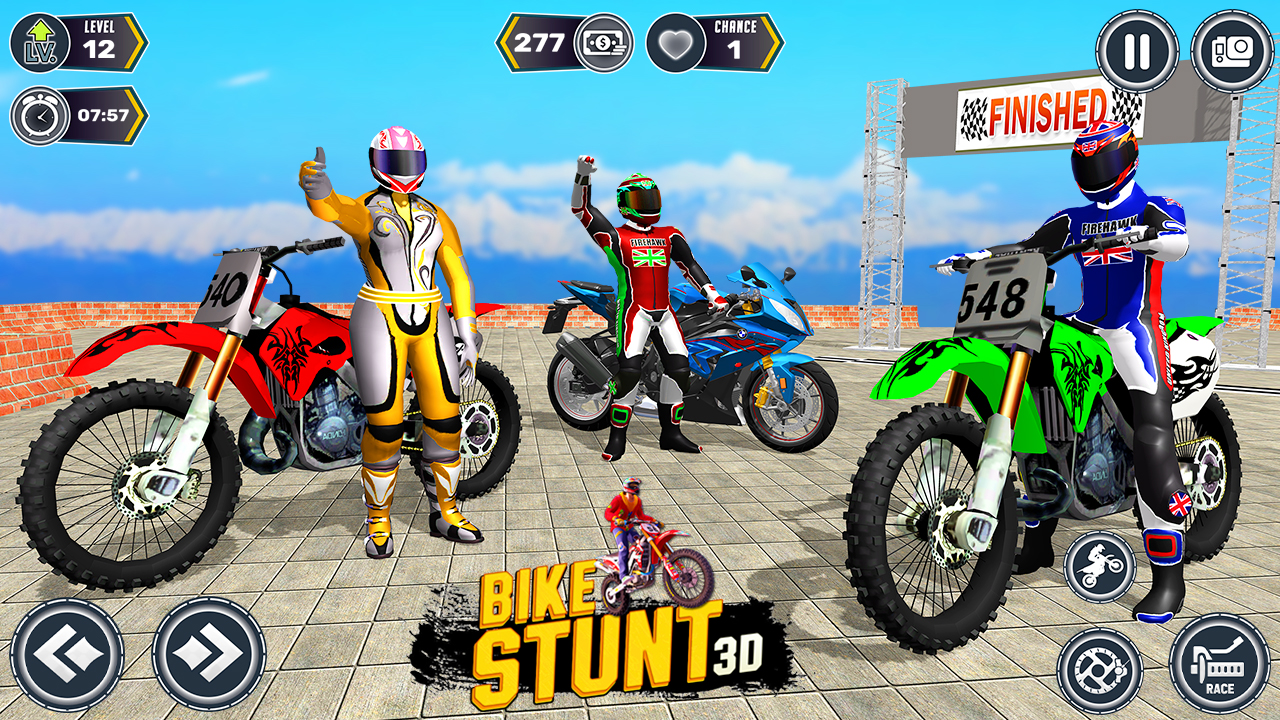
Task: Click the cash counter showing 277
Action: click(x=540, y=42)
